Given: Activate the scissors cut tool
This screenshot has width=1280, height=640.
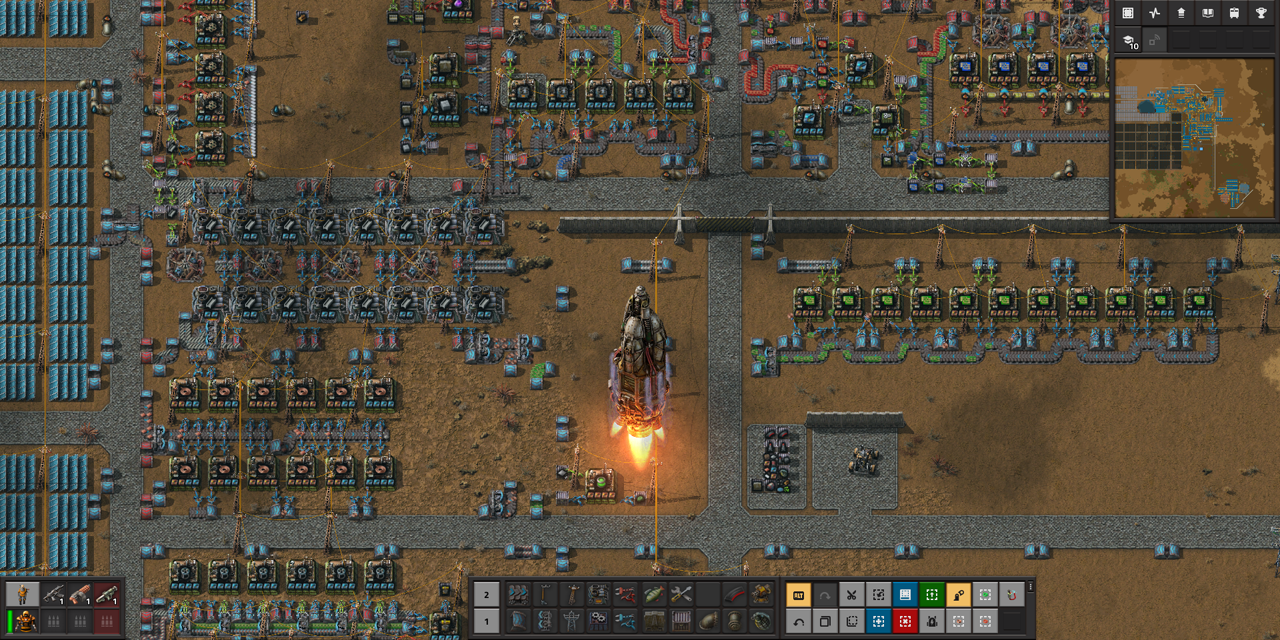Looking at the screenshot, I should click(x=851, y=595).
